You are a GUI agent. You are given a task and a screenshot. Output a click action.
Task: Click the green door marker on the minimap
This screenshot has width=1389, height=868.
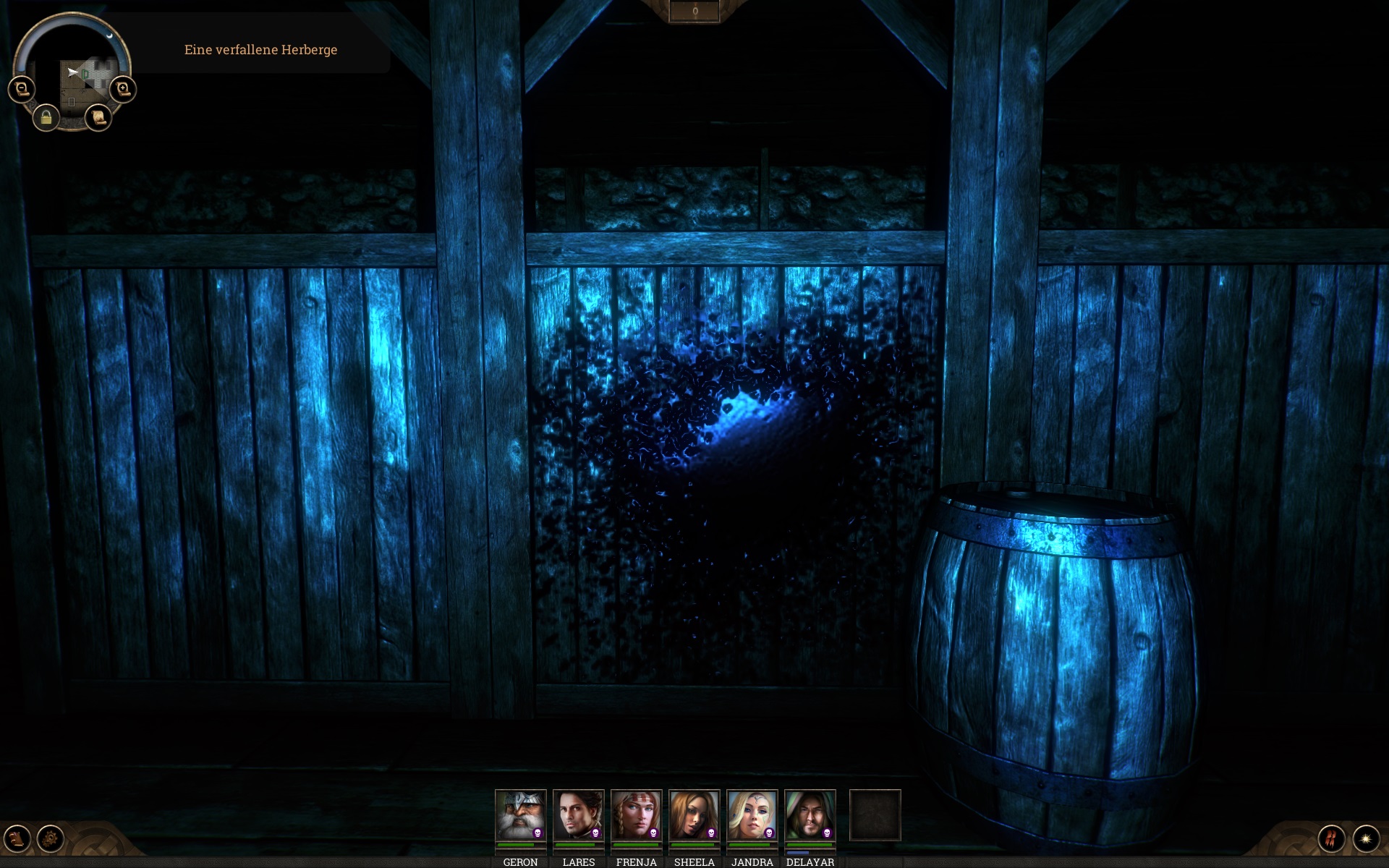click(85, 73)
